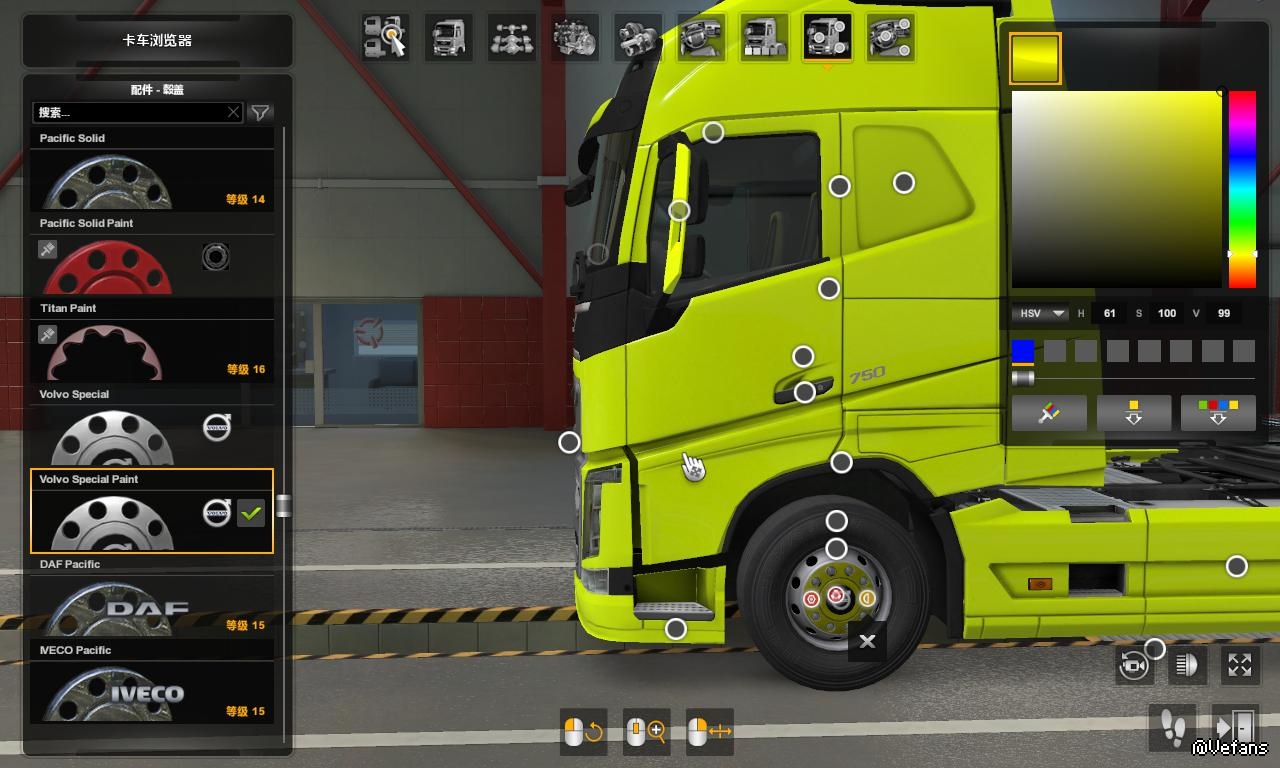Pick the Titan Paint hubcap
Viewport: 1280px width, 768px height.
[152, 350]
